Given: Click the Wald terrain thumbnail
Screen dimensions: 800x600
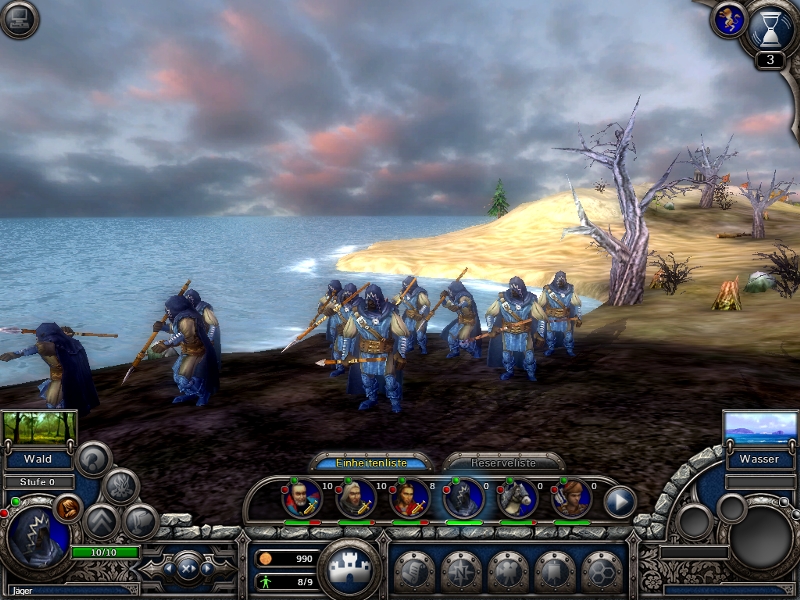Looking at the screenshot, I should (39, 427).
